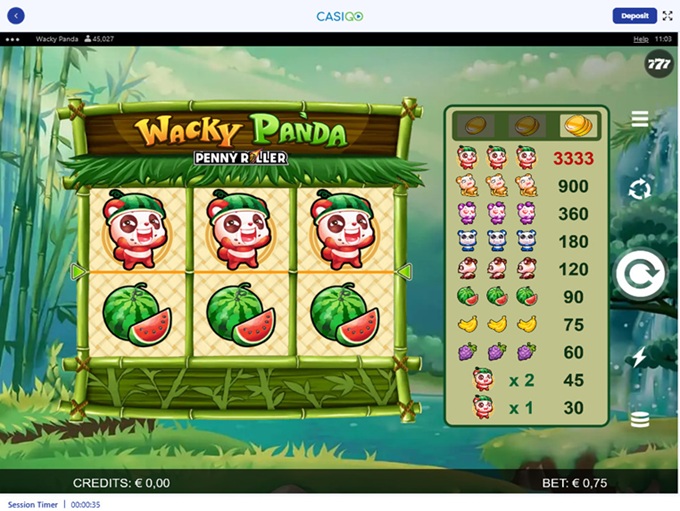Image resolution: width=680 pixels, height=511 pixels.
Task: Open the hamburger menu
Action: coord(640,119)
